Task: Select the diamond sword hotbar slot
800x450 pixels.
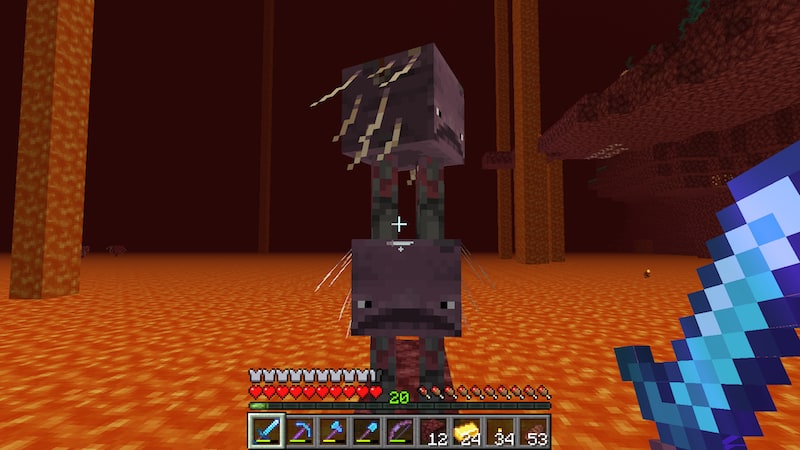Action: (267, 431)
